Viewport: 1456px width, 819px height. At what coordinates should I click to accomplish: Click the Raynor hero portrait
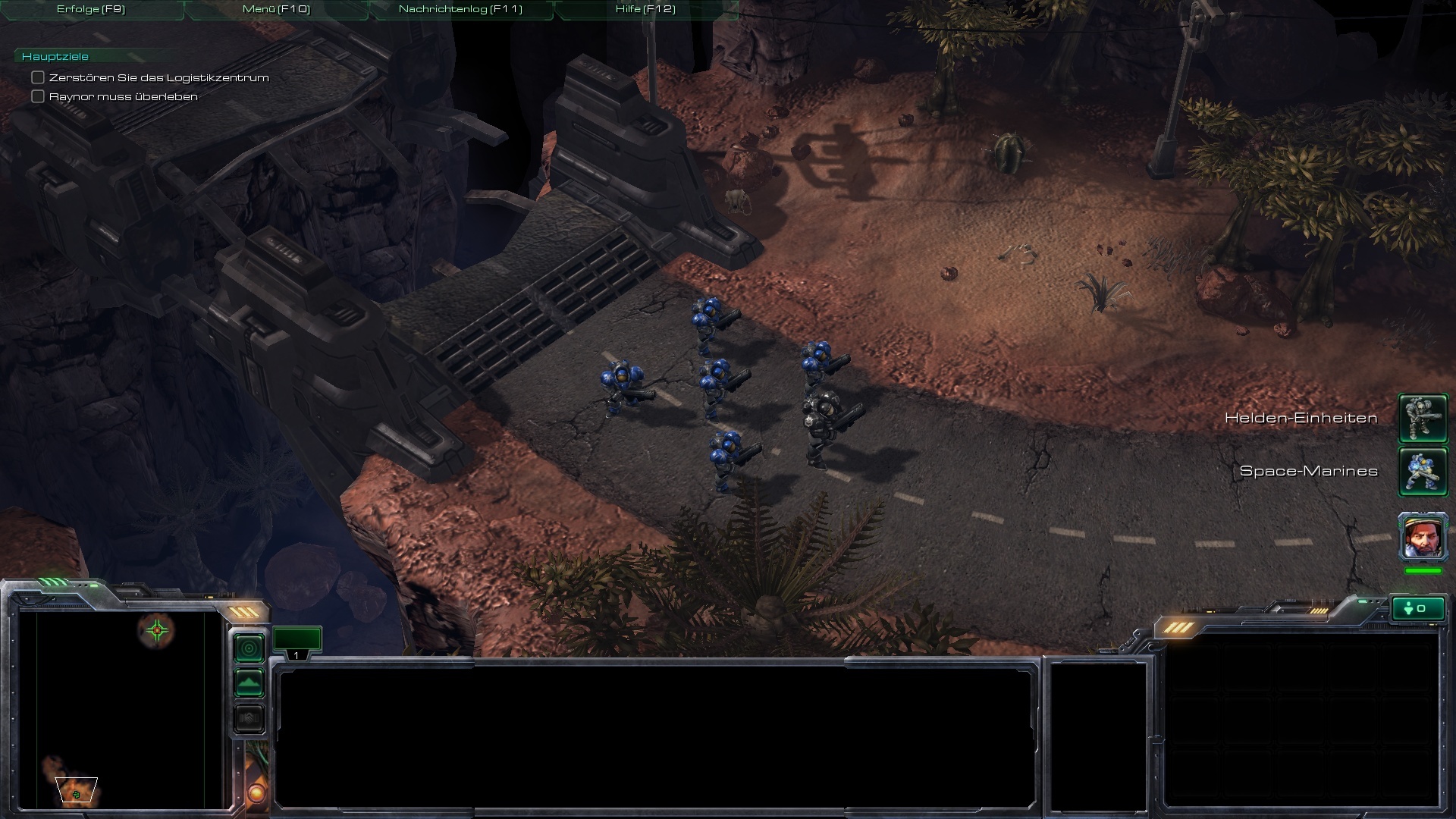click(1423, 536)
